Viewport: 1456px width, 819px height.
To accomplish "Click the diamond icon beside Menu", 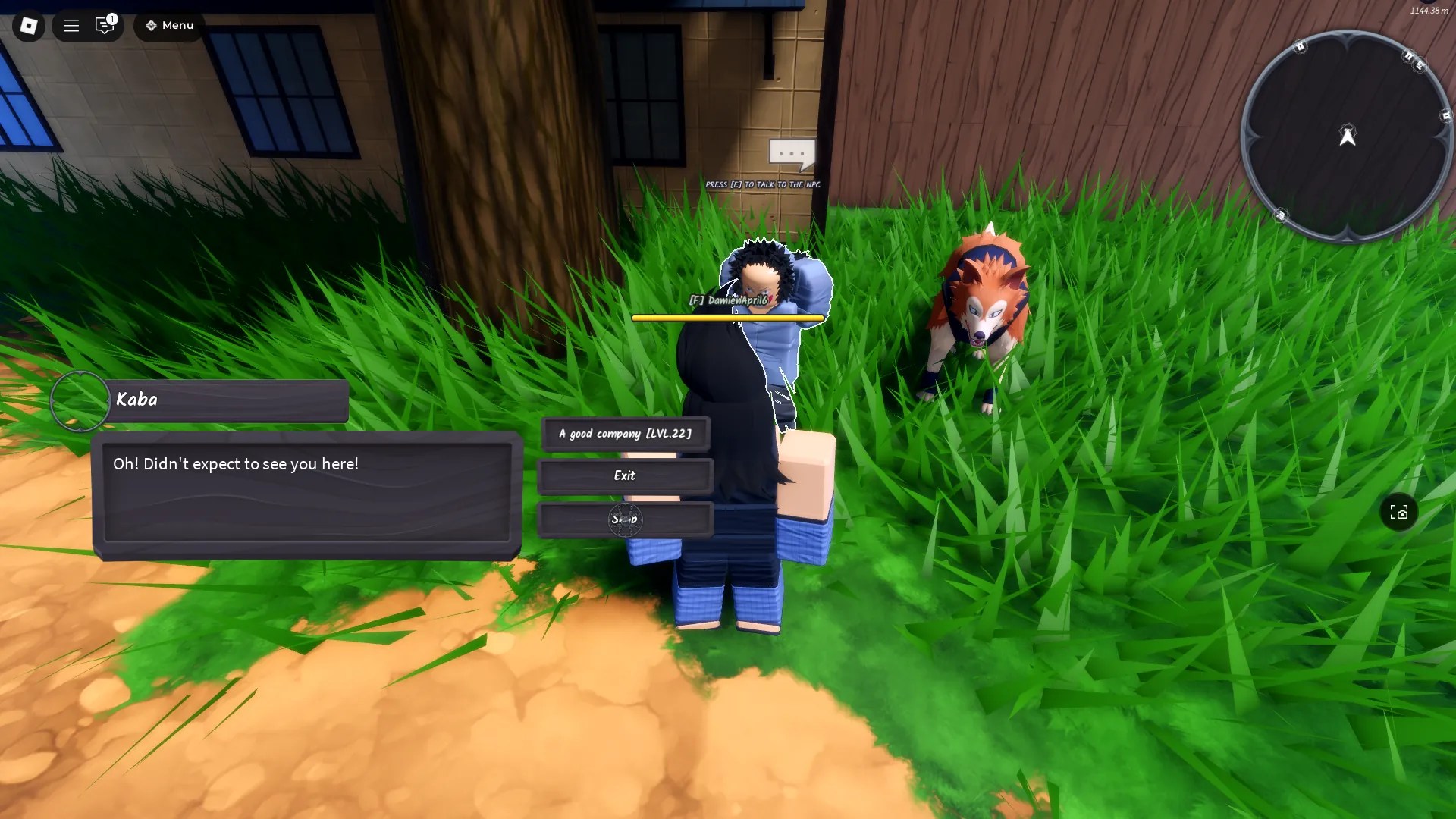I will 152,25.
